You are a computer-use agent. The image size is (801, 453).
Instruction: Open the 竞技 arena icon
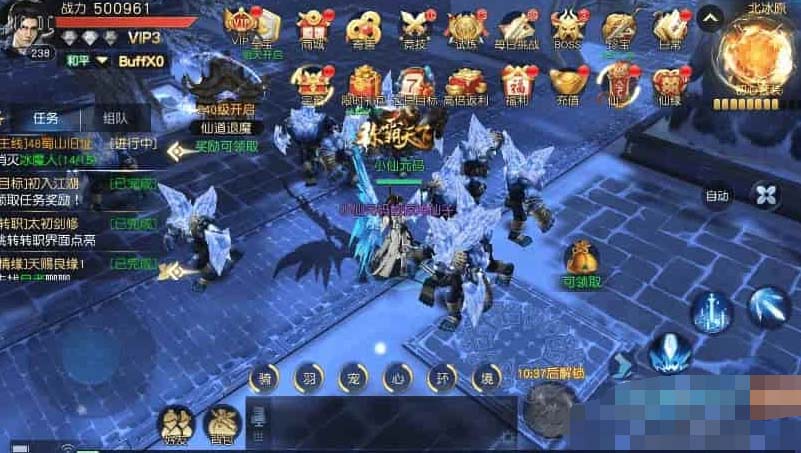pyautogui.click(x=414, y=26)
